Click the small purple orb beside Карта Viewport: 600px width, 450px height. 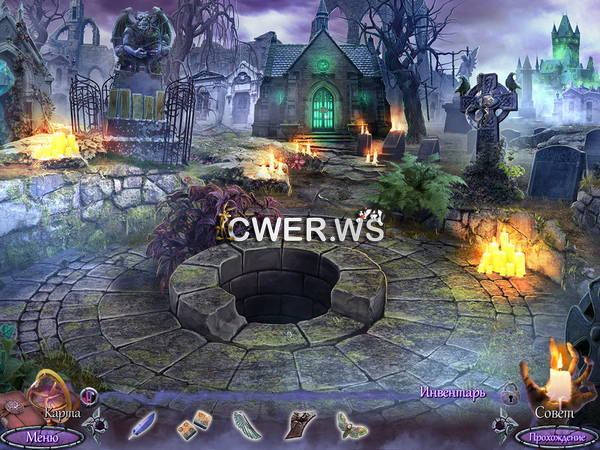[89, 395]
